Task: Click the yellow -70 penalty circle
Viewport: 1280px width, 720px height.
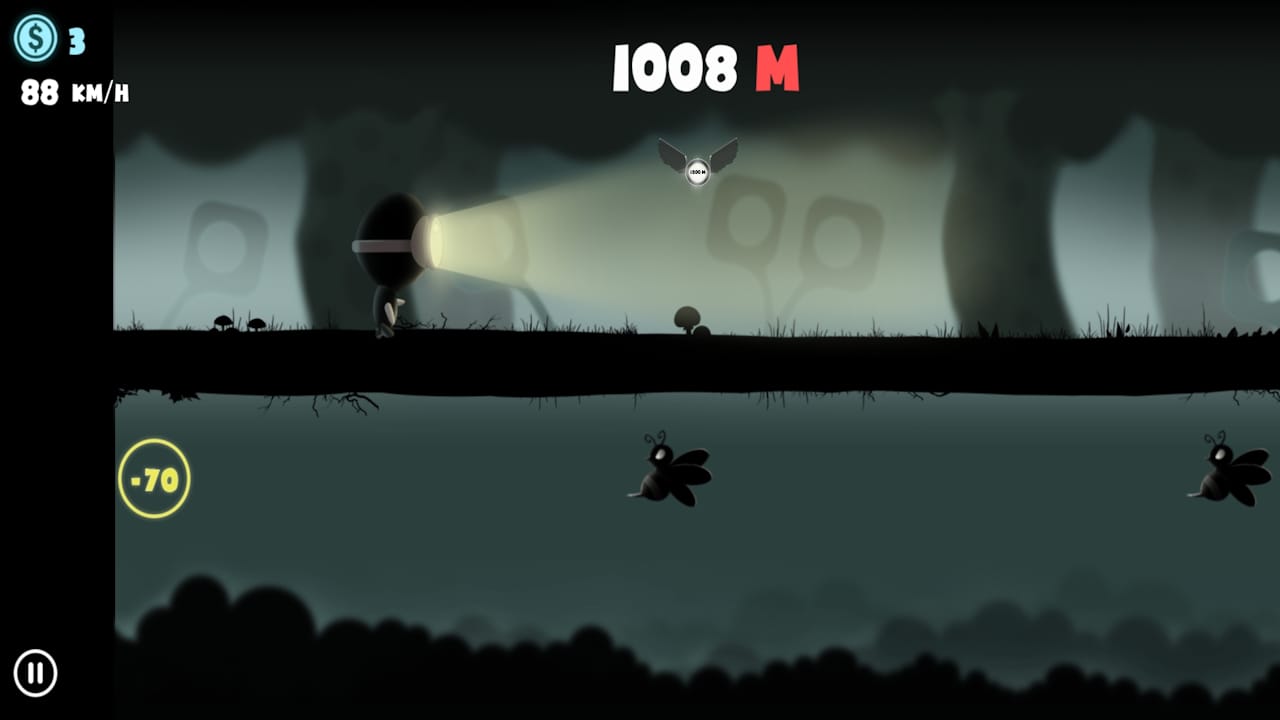Action: point(154,477)
